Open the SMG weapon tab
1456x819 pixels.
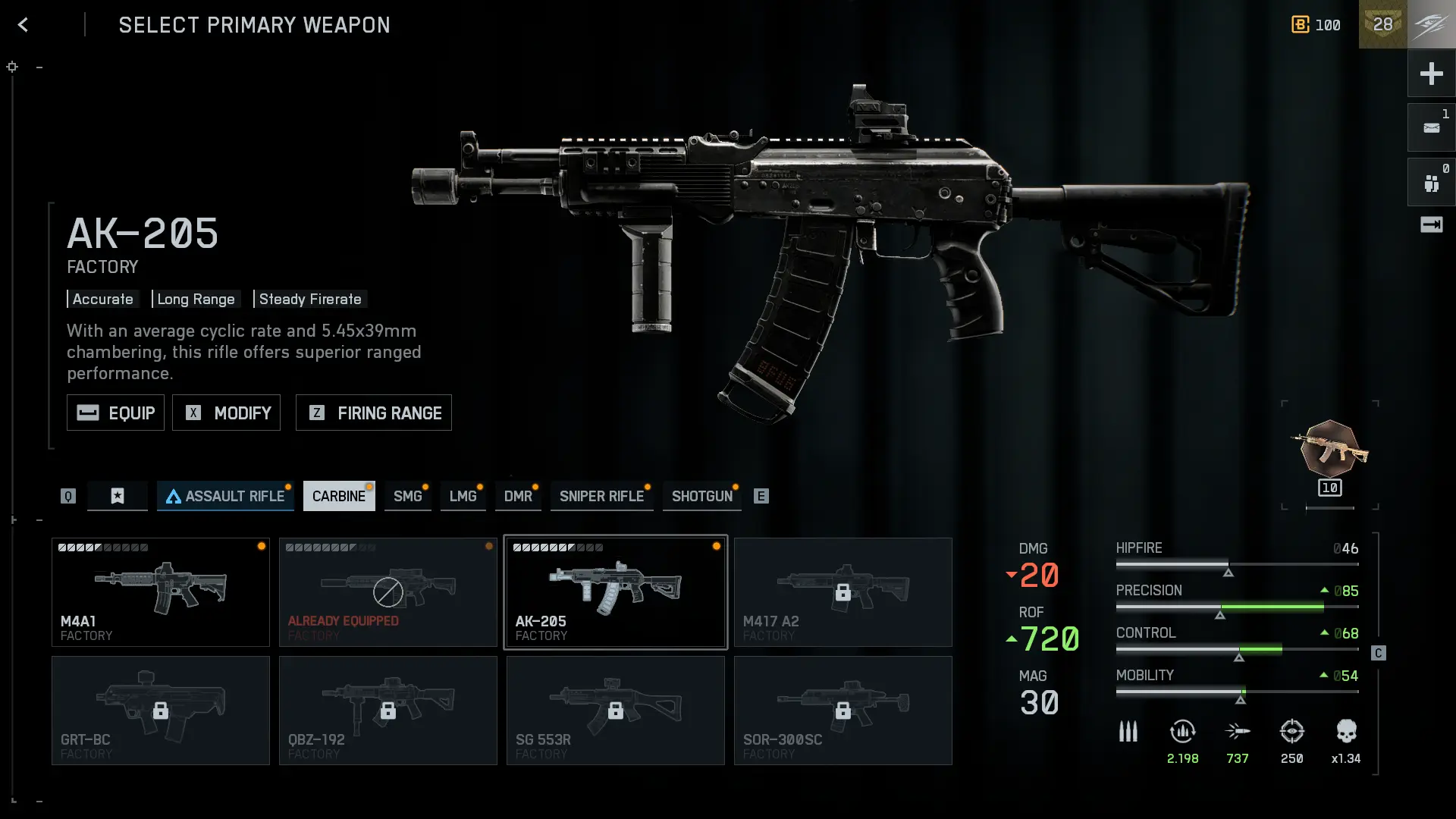click(x=407, y=496)
